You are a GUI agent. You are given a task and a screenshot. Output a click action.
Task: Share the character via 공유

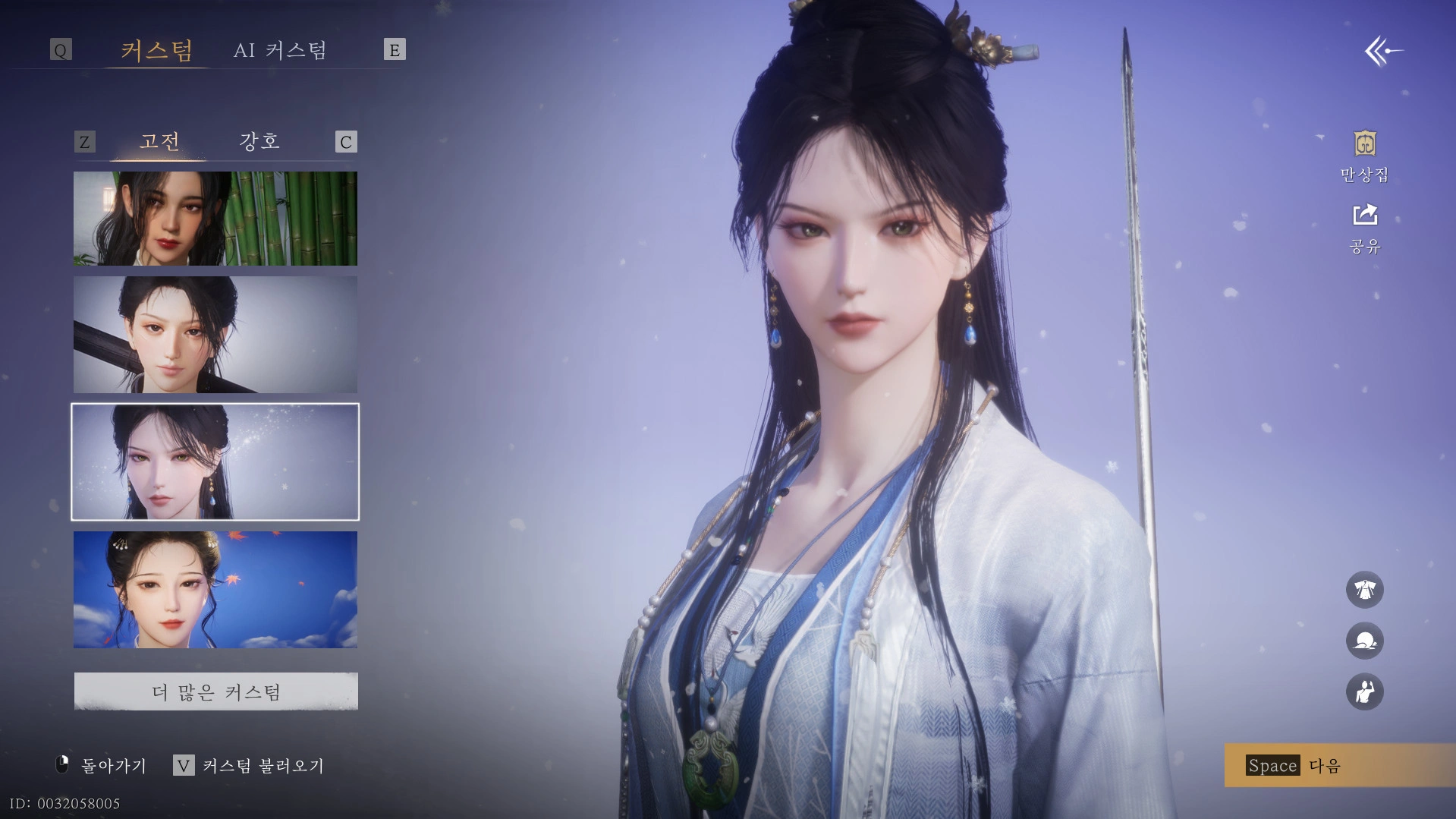tap(1364, 228)
